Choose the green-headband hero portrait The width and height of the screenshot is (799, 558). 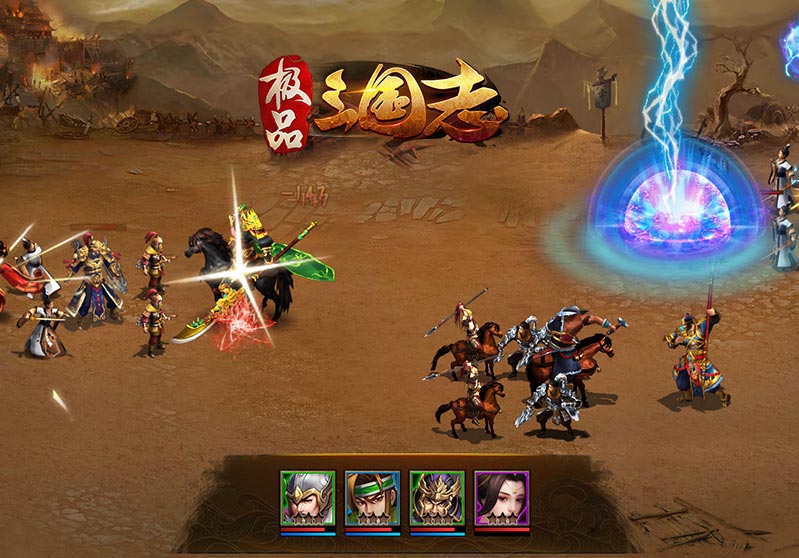[x=372, y=497]
